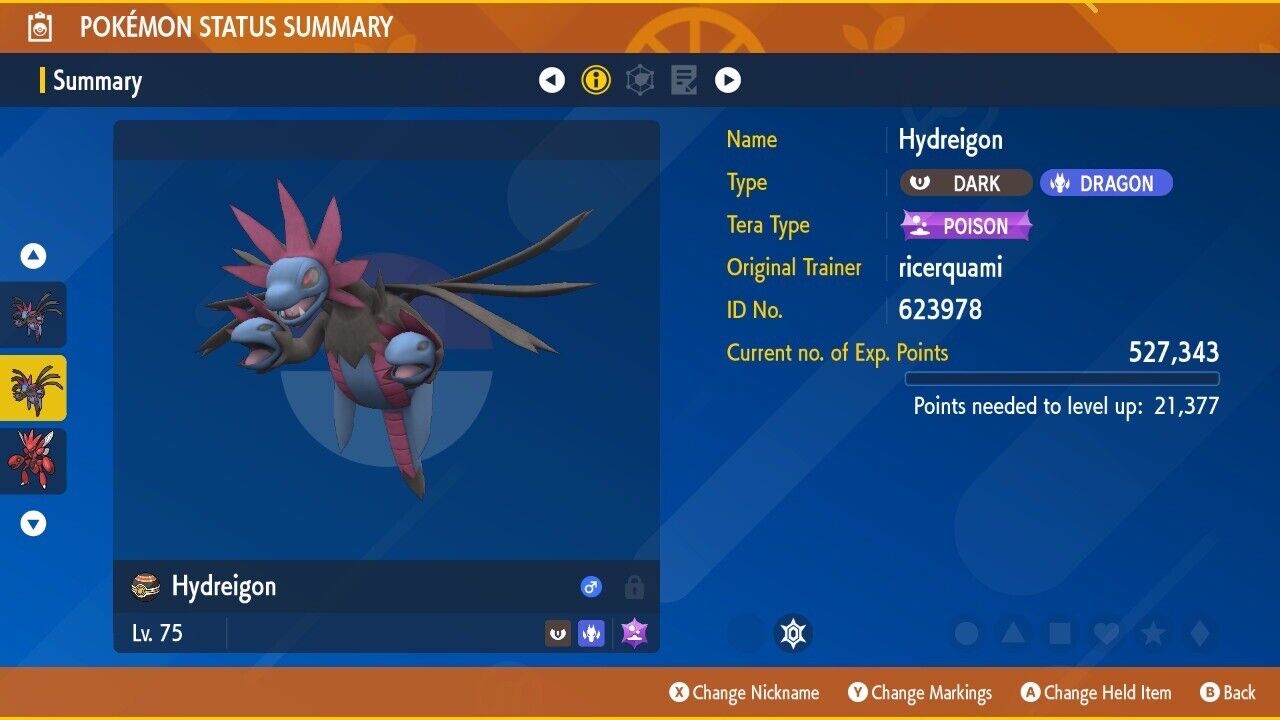The image size is (1280, 720).
Task: Toggle the circle marking
Action: point(966,633)
